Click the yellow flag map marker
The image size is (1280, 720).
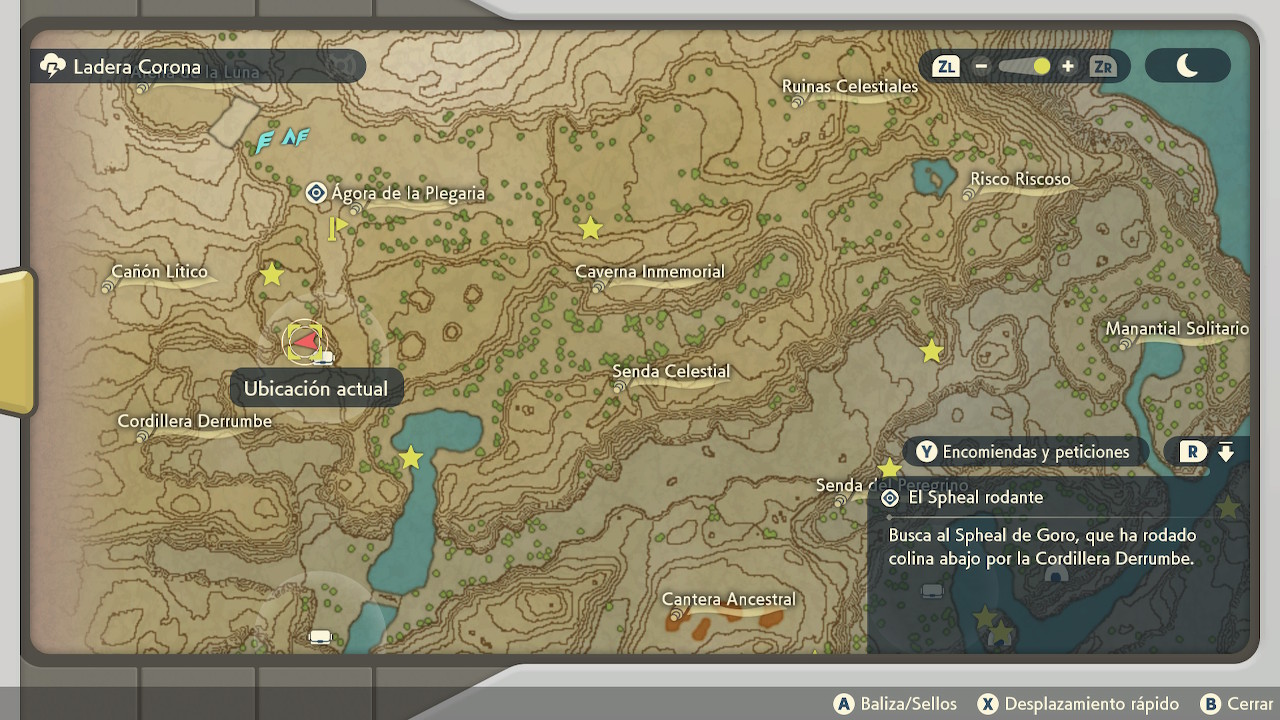point(337,229)
